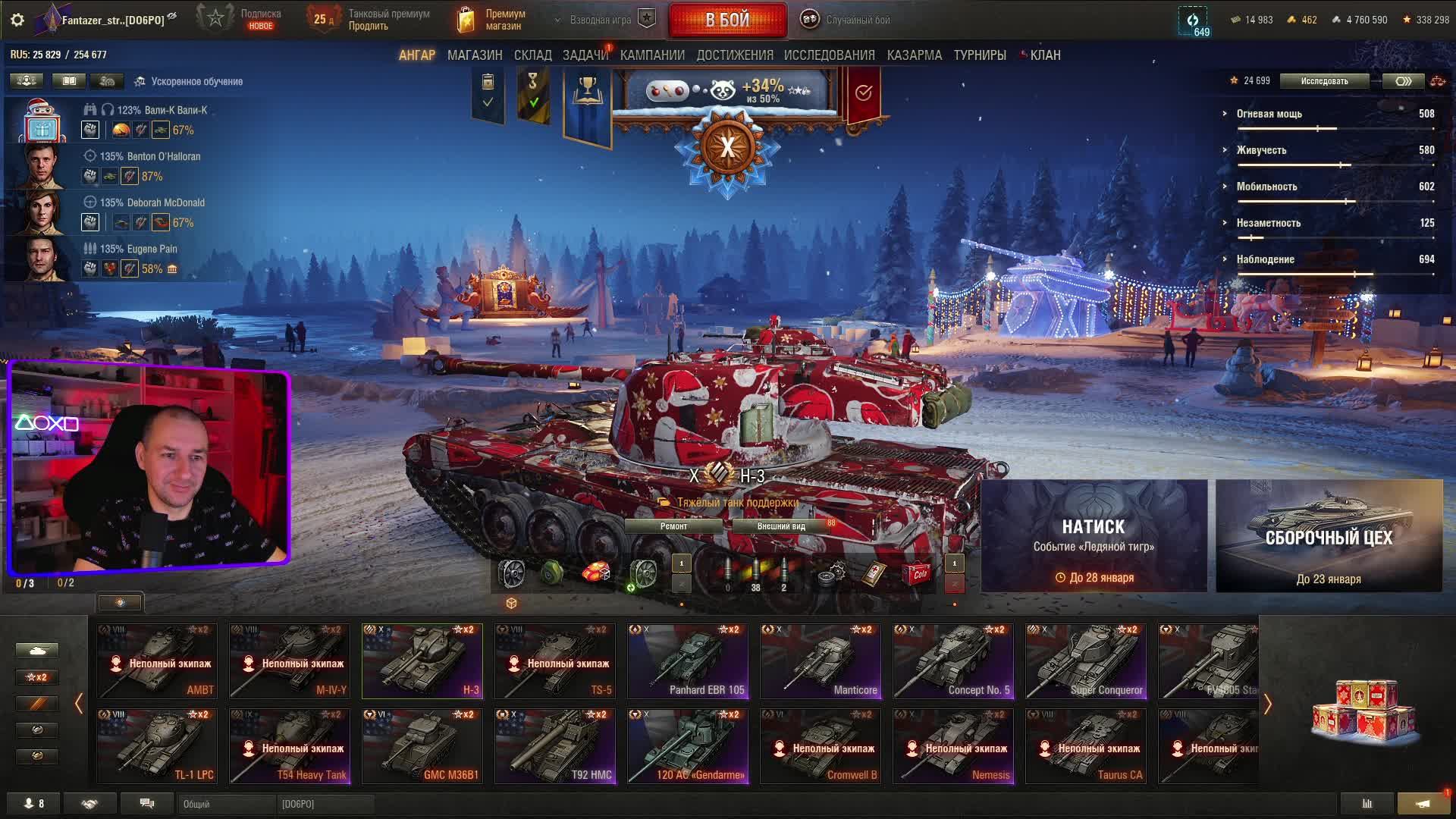Click the Ремонт button
The height and width of the screenshot is (819, 1456).
[673, 526]
